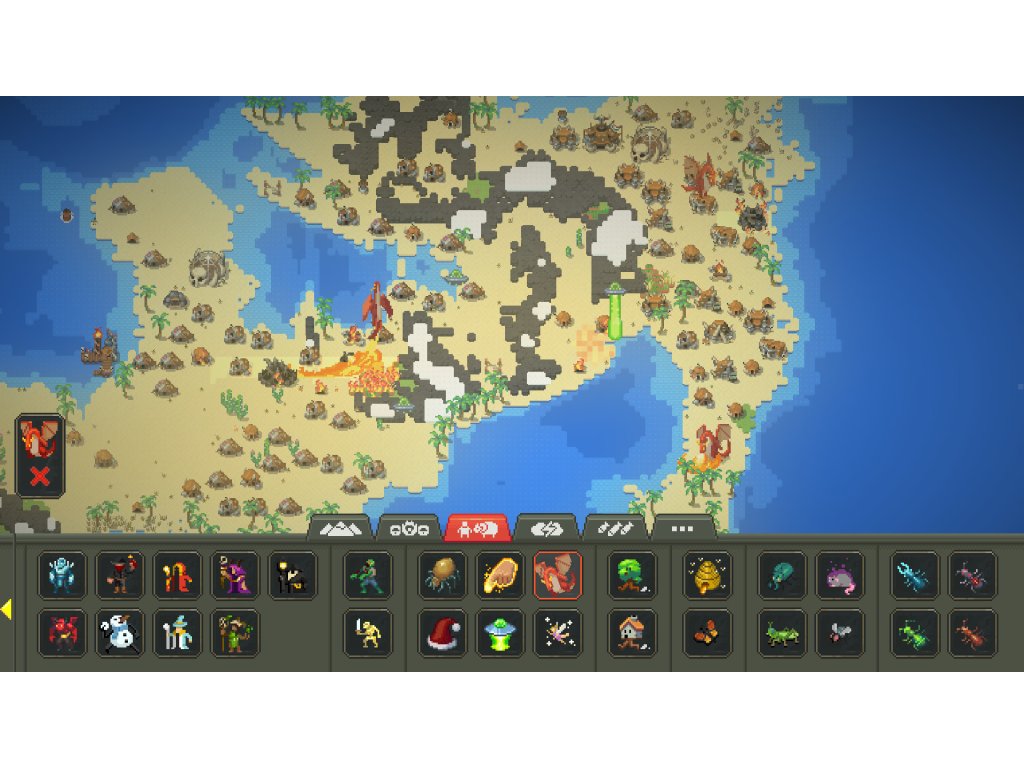Viewport: 1024px width, 768px height.
Task: Select the purple rat creature
Action: click(x=840, y=575)
